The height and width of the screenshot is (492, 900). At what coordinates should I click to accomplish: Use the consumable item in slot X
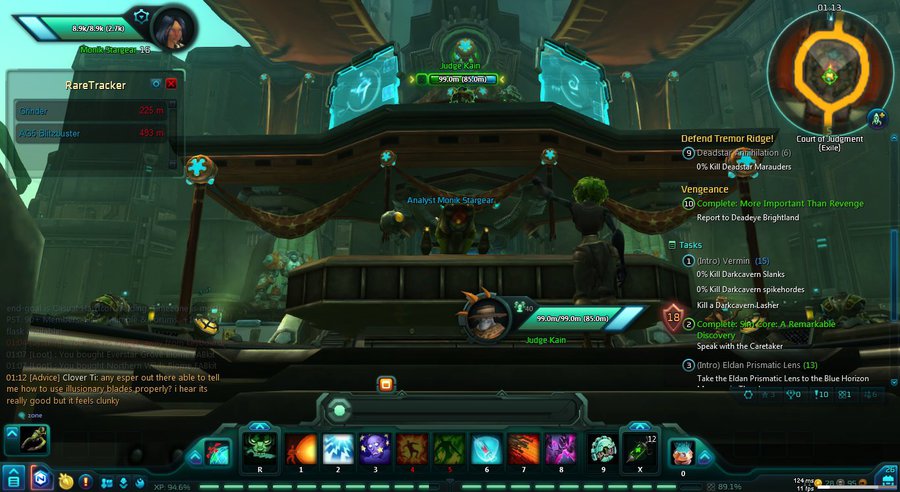point(639,449)
